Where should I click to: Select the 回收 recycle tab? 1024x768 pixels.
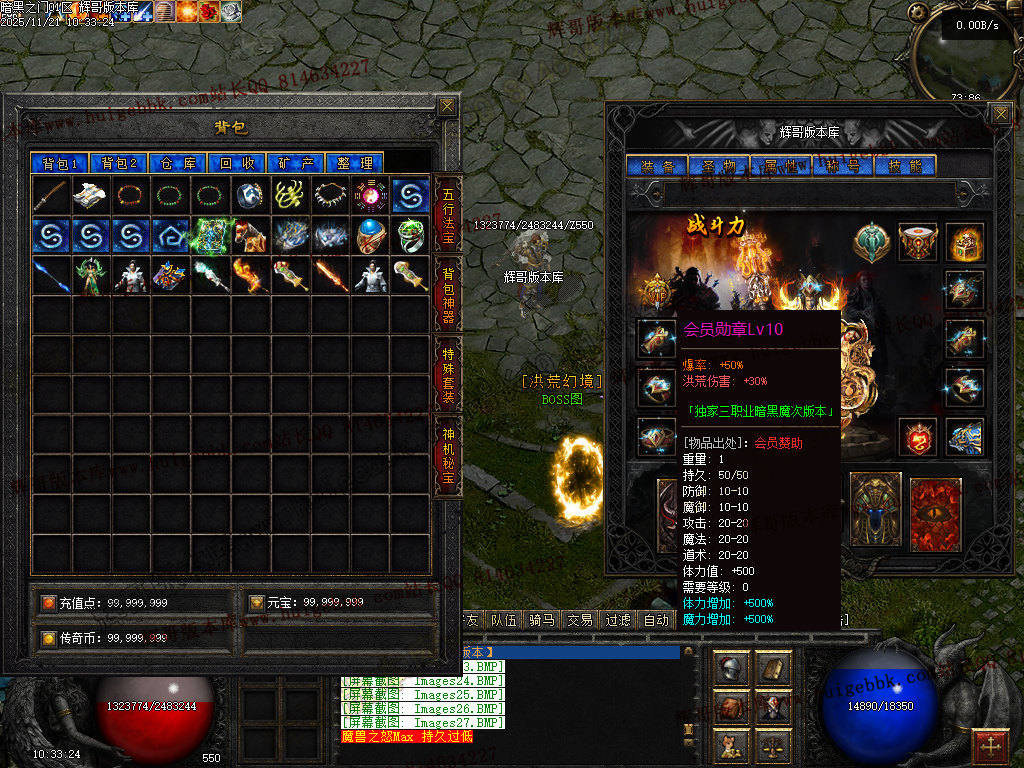point(238,163)
